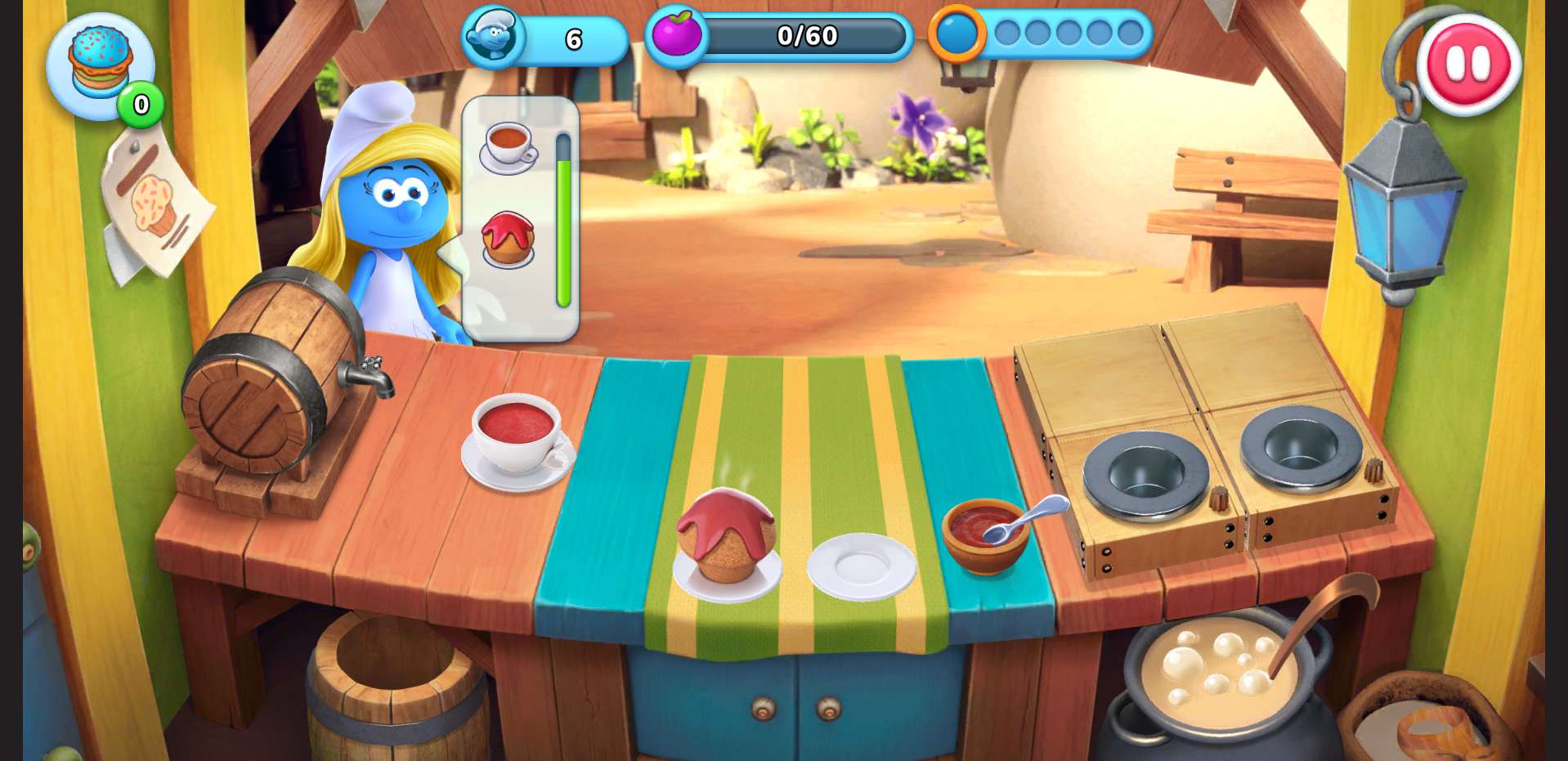Select the left muffin baking mold
Viewport: 1568px width, 761px height.
tap(1145, 474)
